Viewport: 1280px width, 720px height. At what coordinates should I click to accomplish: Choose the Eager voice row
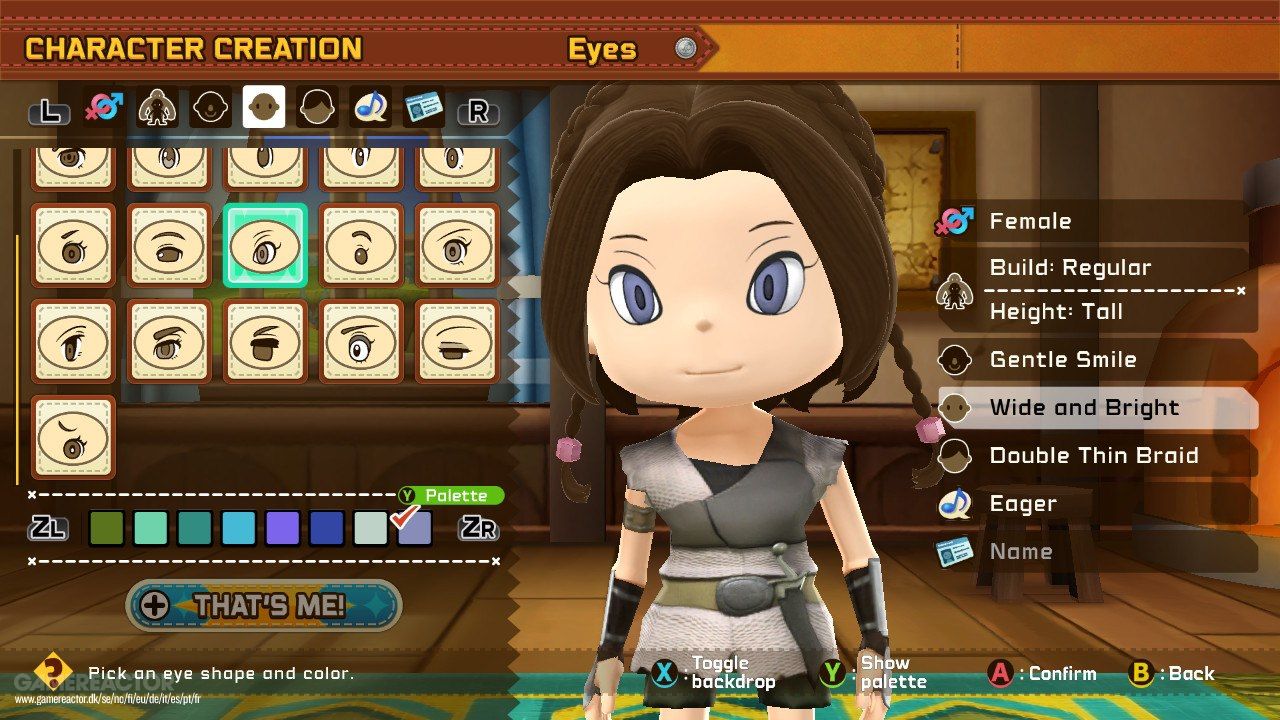point(1095,504)
